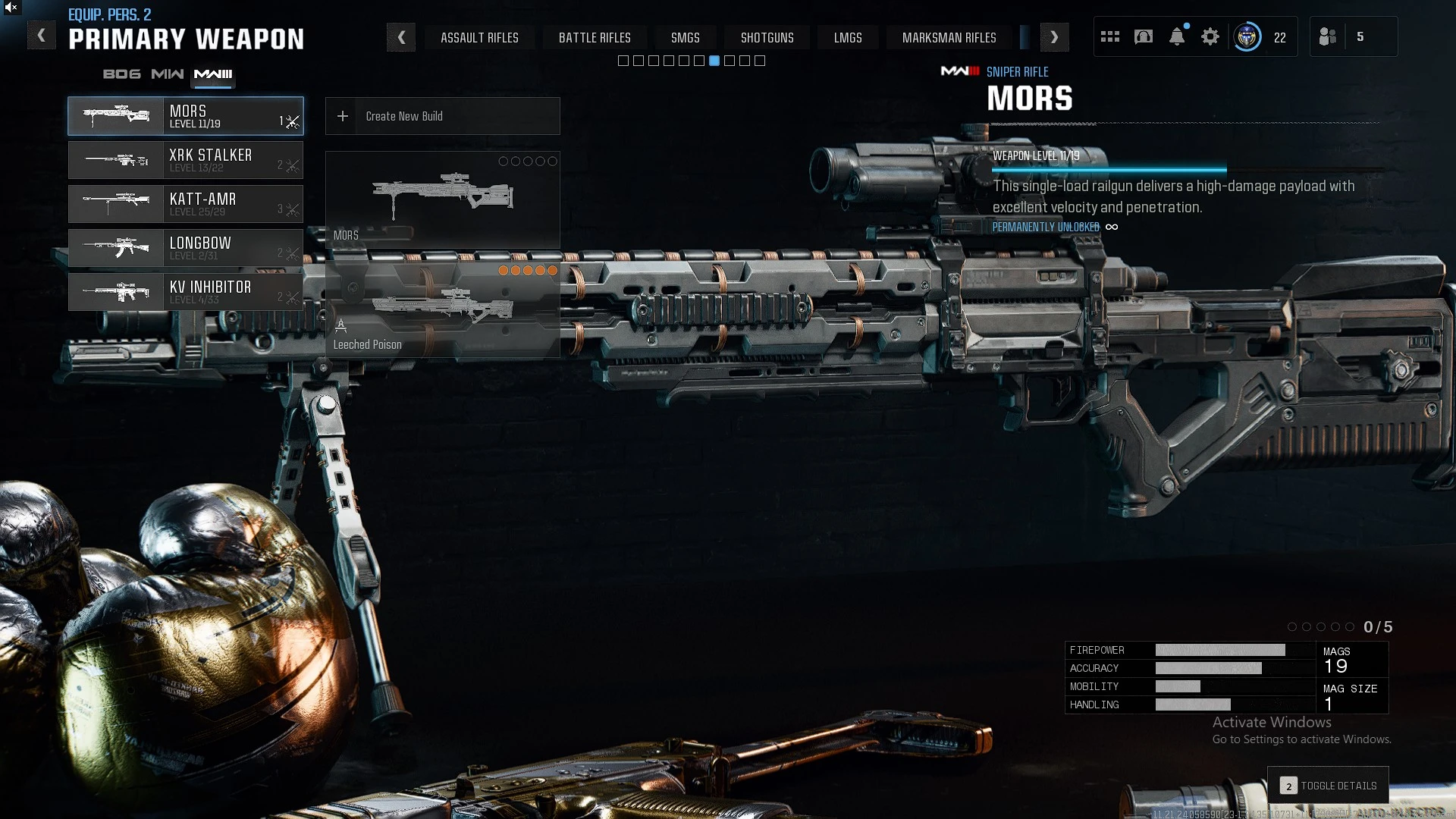Open the social party menu

click(x=1329, y=37)
